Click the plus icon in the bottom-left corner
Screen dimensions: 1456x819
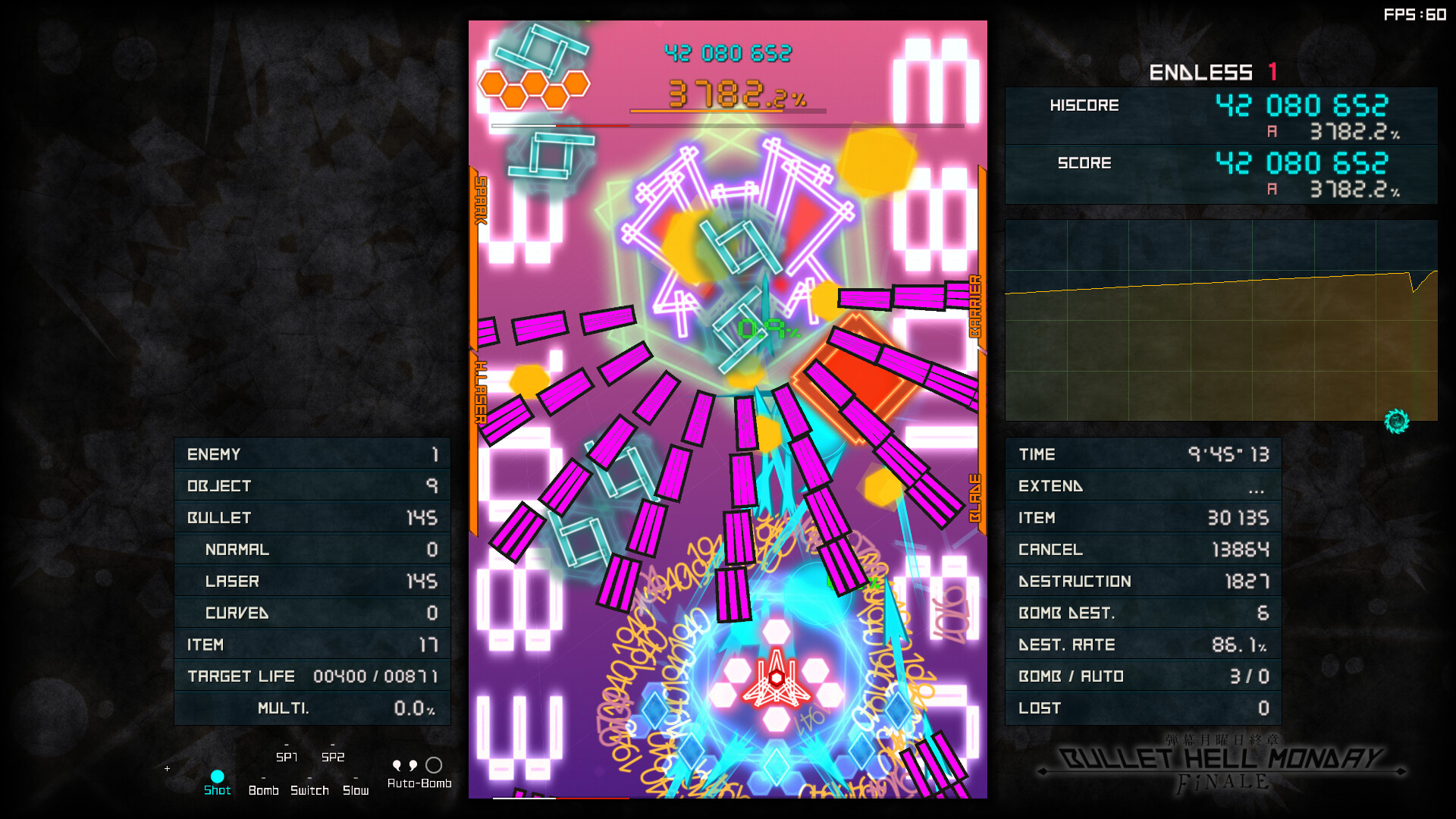pos(167,767)
